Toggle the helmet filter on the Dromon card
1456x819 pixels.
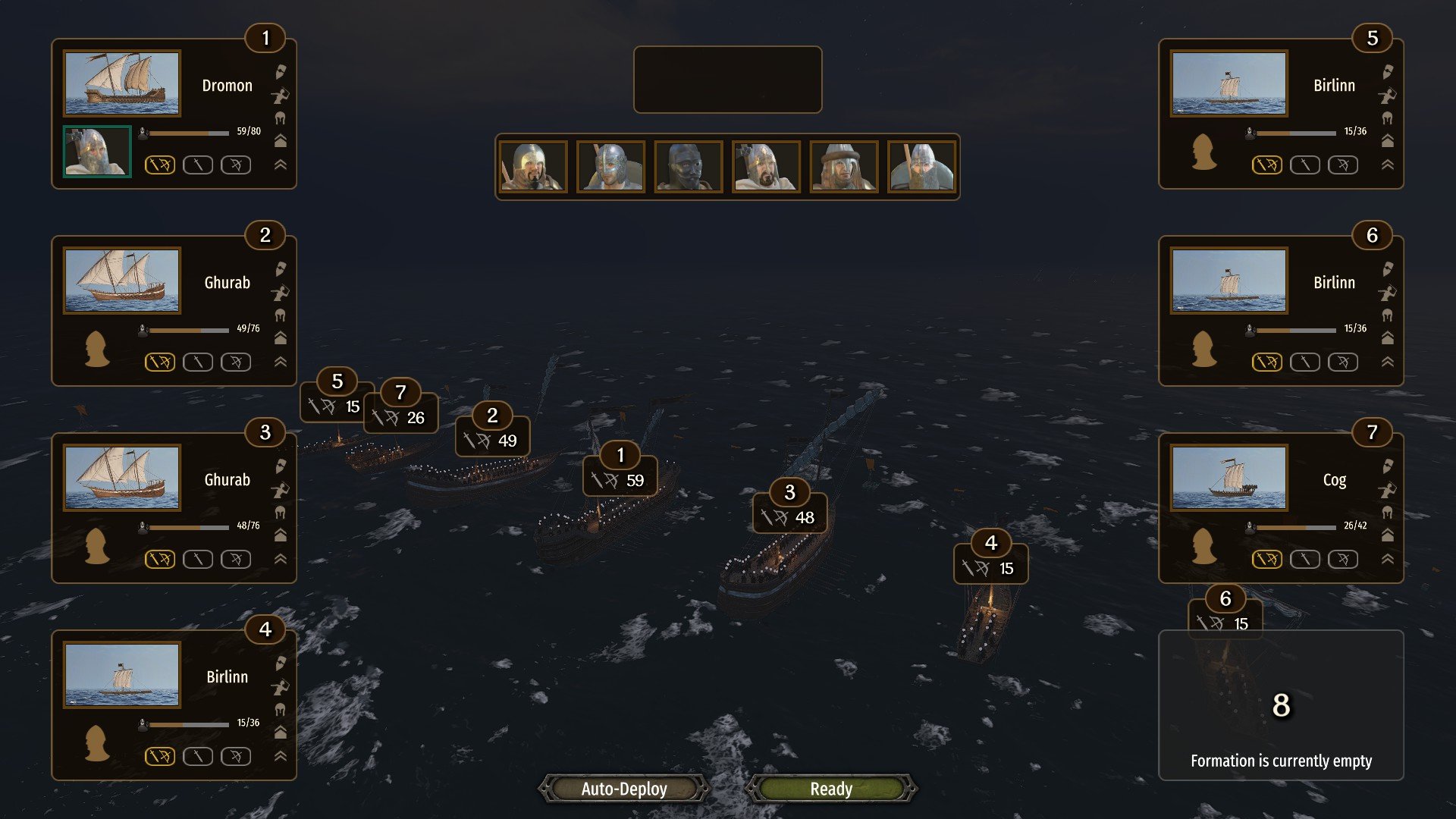pos(281,118)
